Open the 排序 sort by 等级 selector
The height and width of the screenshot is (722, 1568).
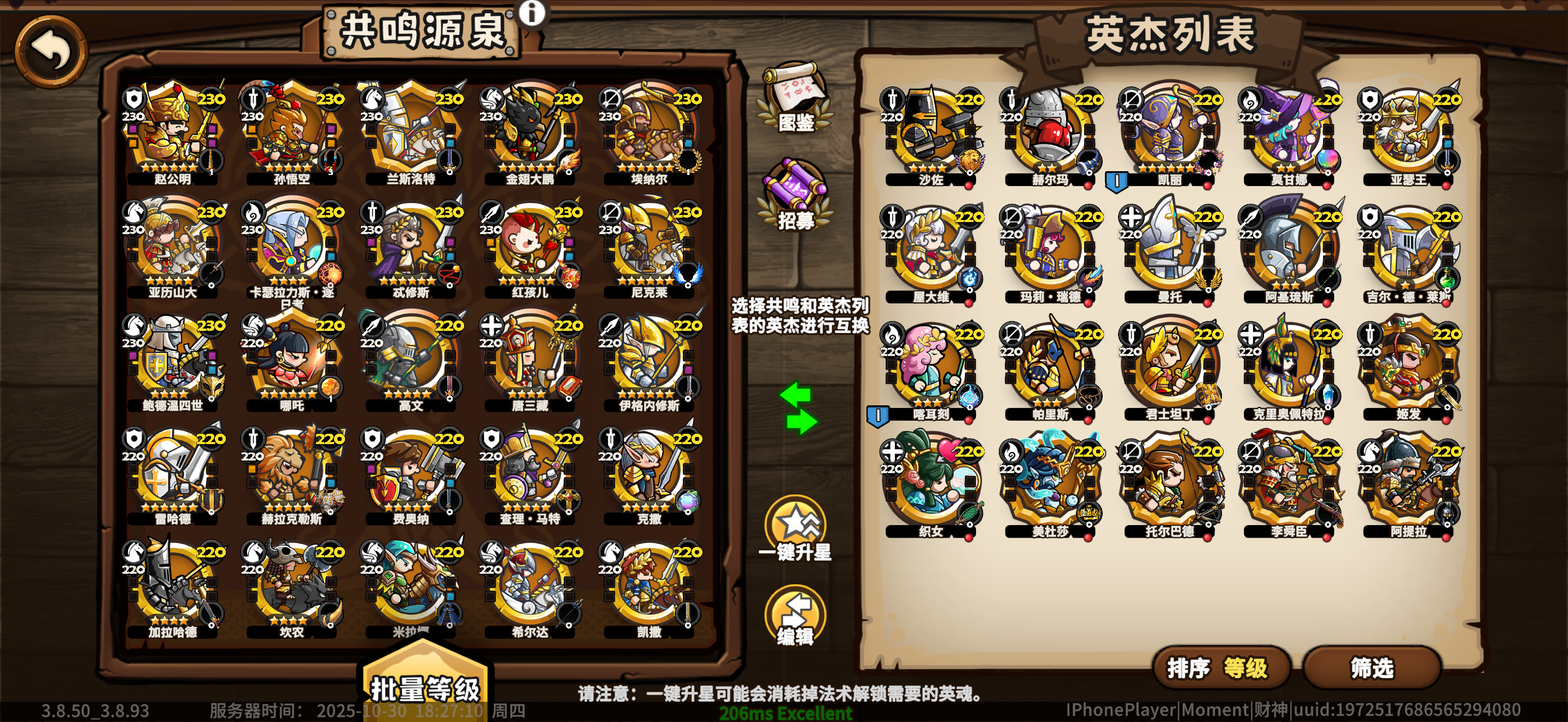pos(1222,668)
